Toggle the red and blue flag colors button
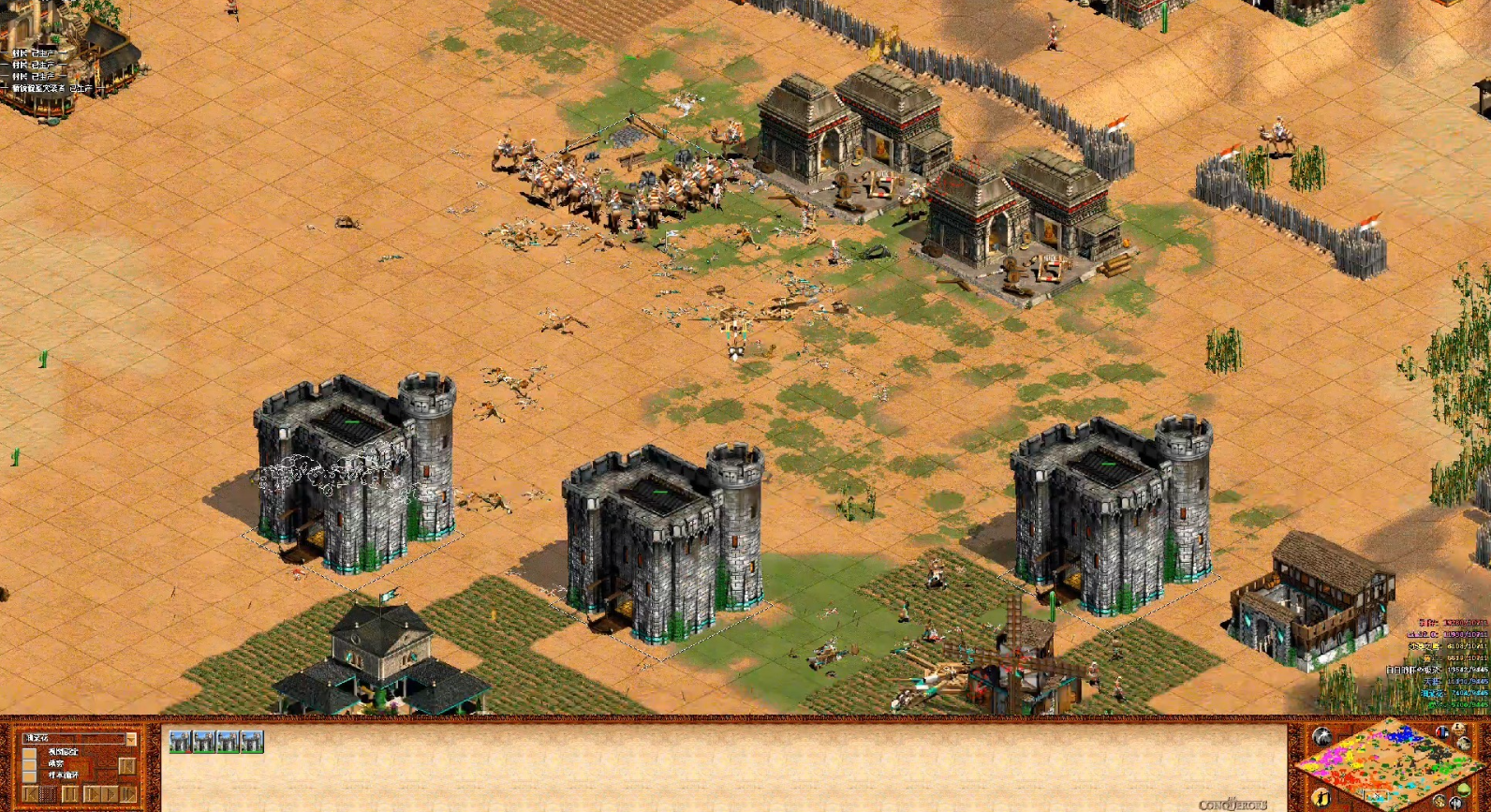1491x812 pixels. 1442,732
